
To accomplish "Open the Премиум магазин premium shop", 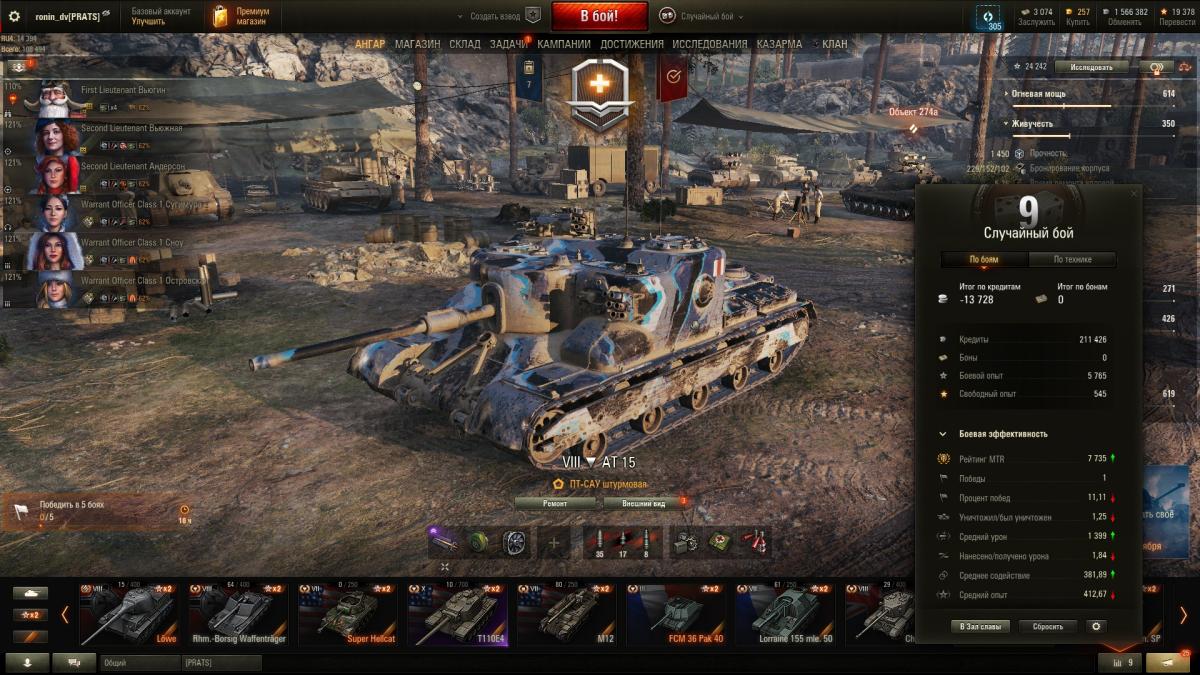I will click(x=243, y=16).
